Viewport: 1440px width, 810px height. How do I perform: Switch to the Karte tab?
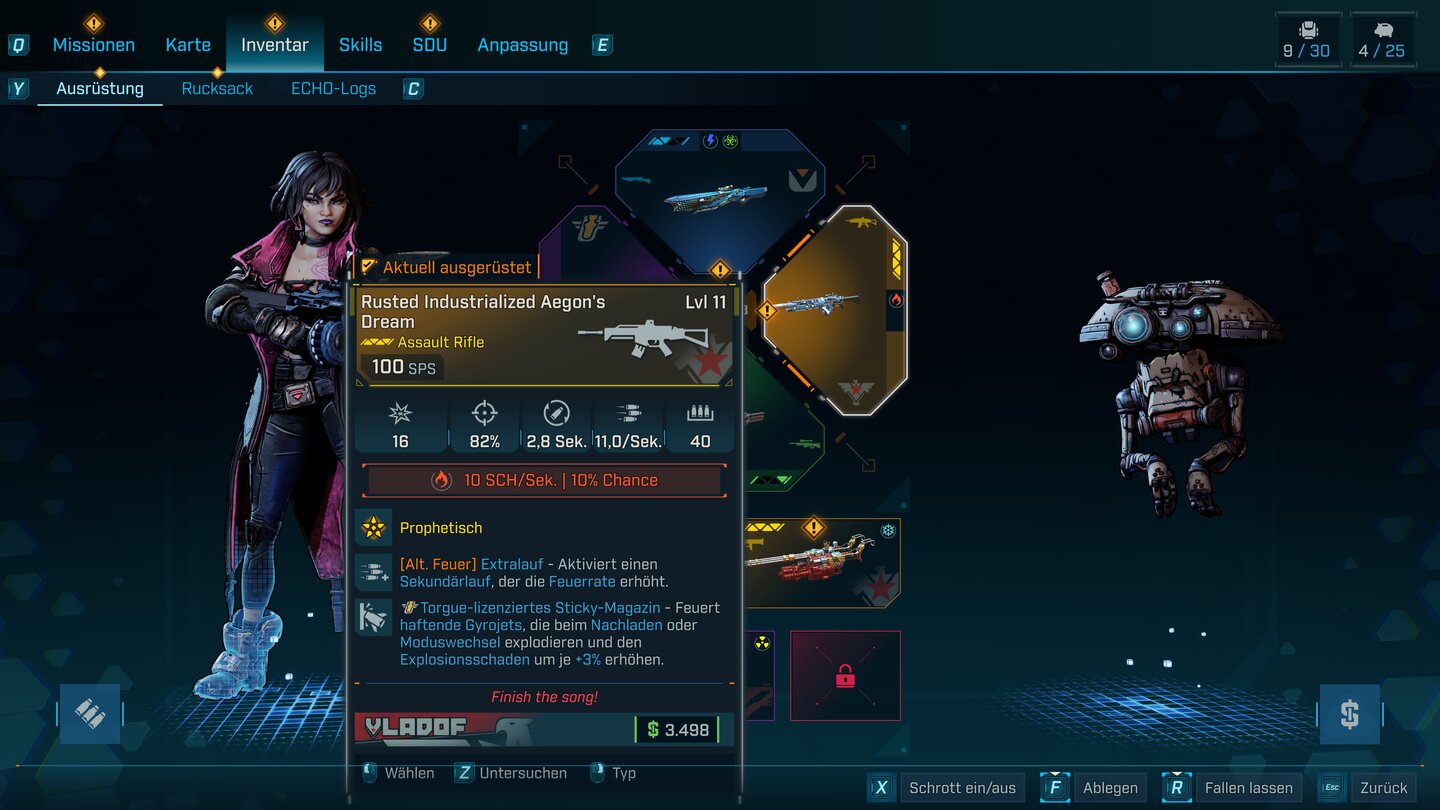pyautogui.click(x=188, y=45)
